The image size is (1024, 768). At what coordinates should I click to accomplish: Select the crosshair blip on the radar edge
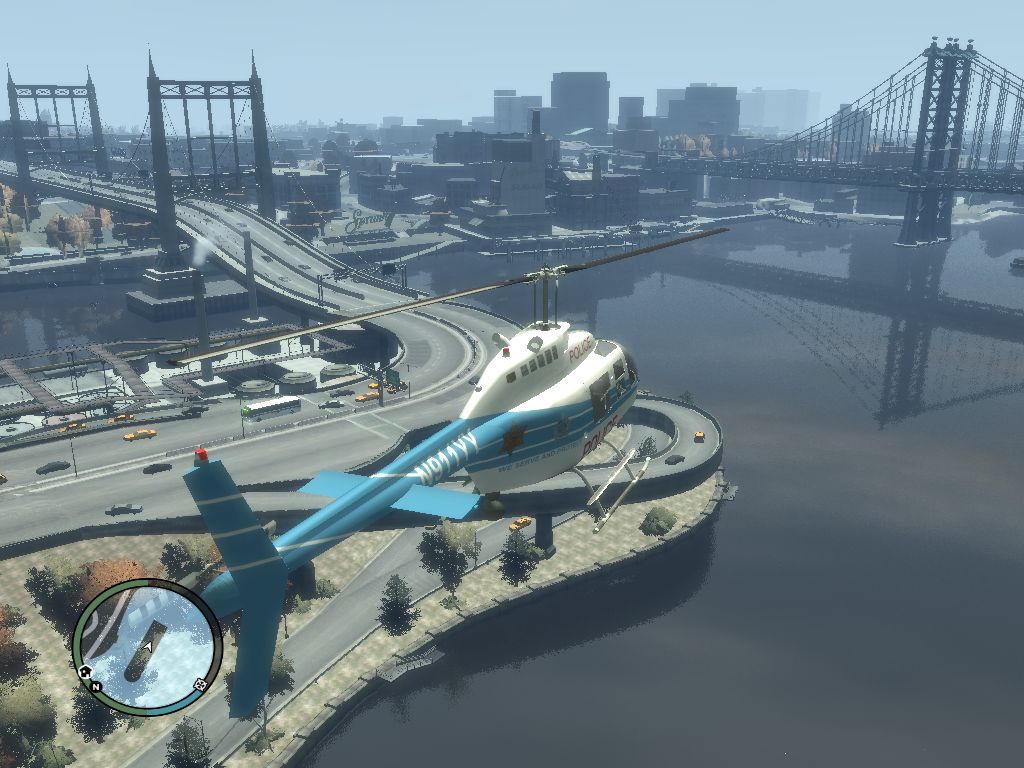200,685
